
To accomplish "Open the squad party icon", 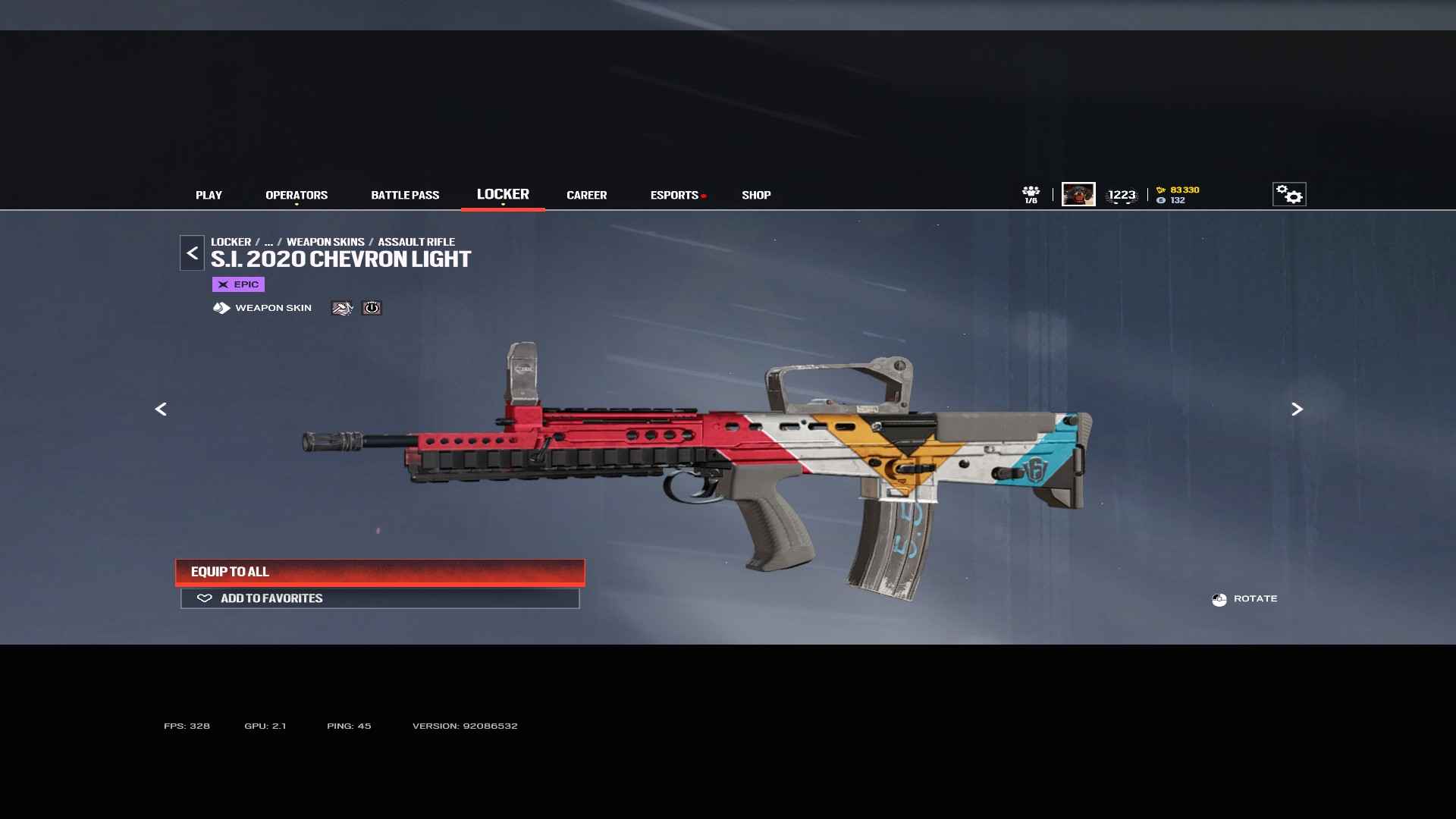I will tap(1031, 194).
